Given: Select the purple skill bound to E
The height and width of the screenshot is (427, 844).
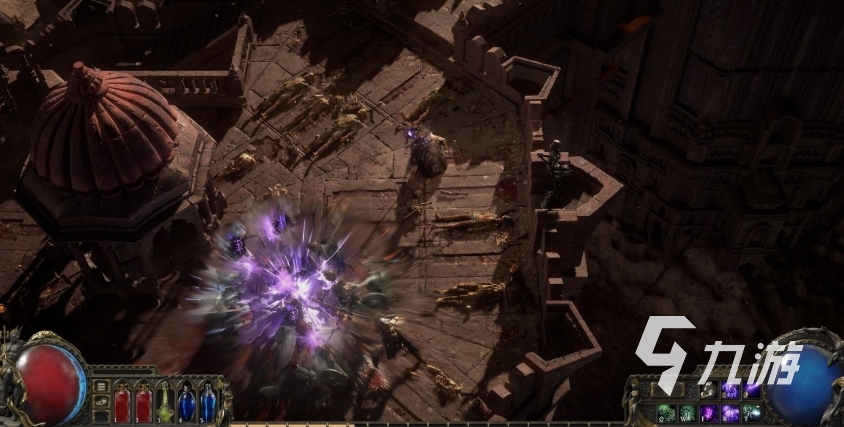Looking at the screenshot, I should [709, 412].
